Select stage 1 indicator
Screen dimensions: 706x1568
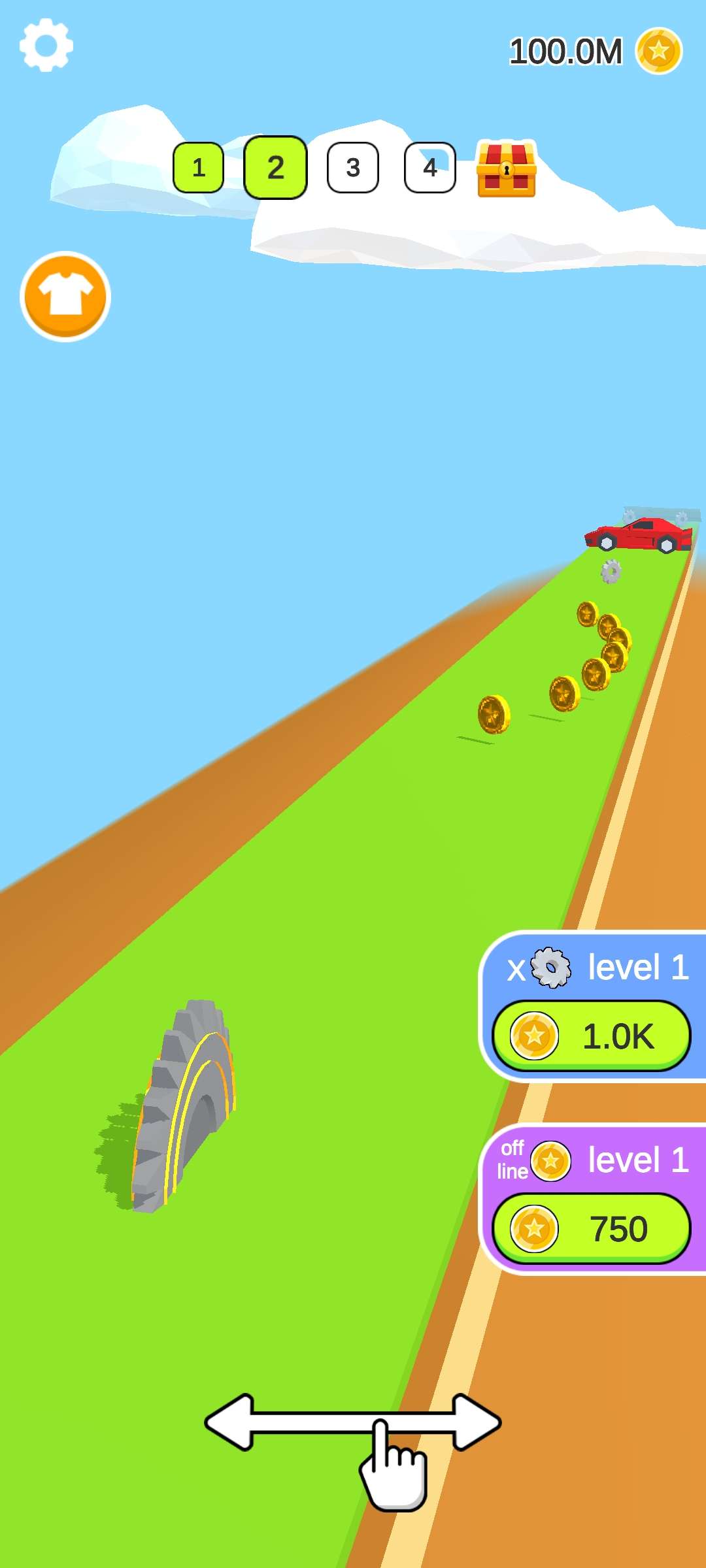pyautogui.click(x=198, y=168)
